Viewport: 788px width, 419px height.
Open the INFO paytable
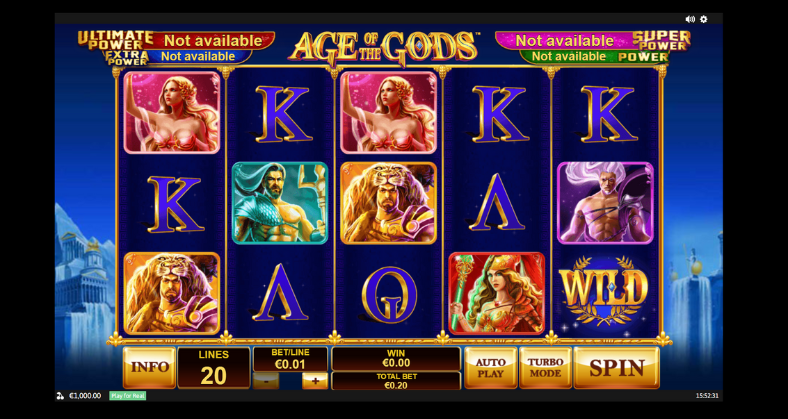click(149, 367)
